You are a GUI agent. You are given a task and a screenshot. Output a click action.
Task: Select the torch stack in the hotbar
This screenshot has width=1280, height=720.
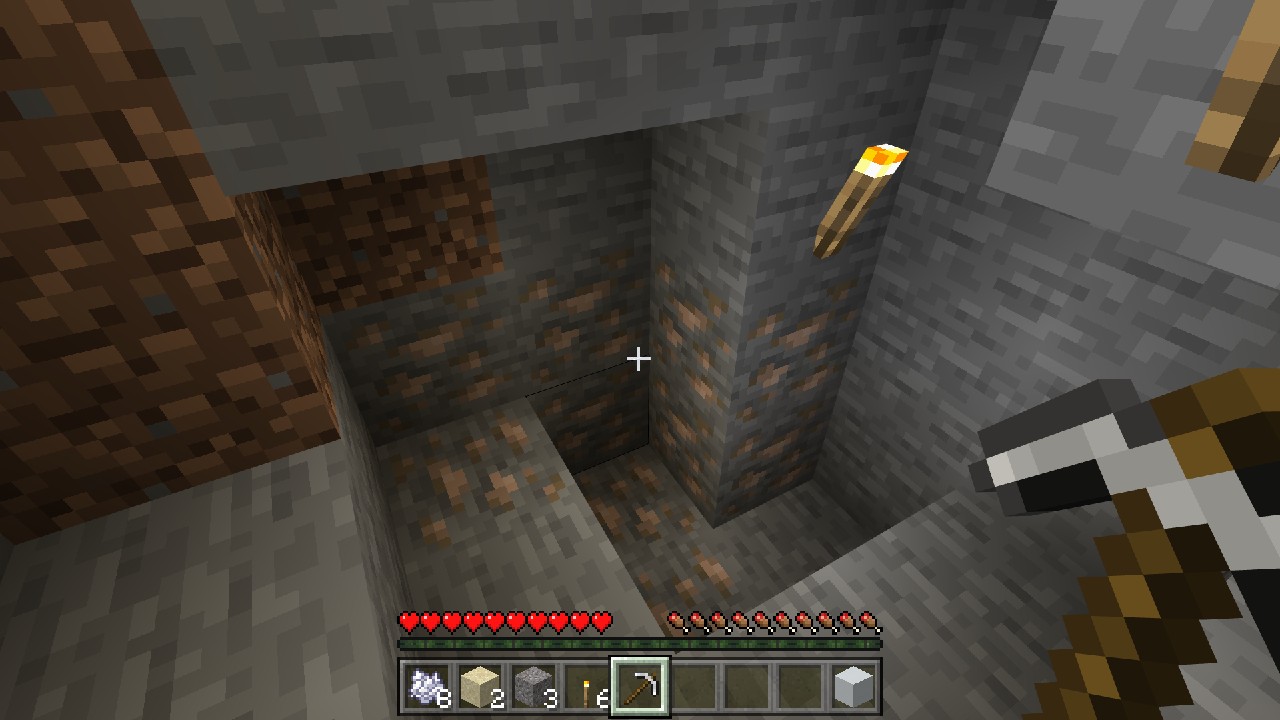[x=586, y=687]
